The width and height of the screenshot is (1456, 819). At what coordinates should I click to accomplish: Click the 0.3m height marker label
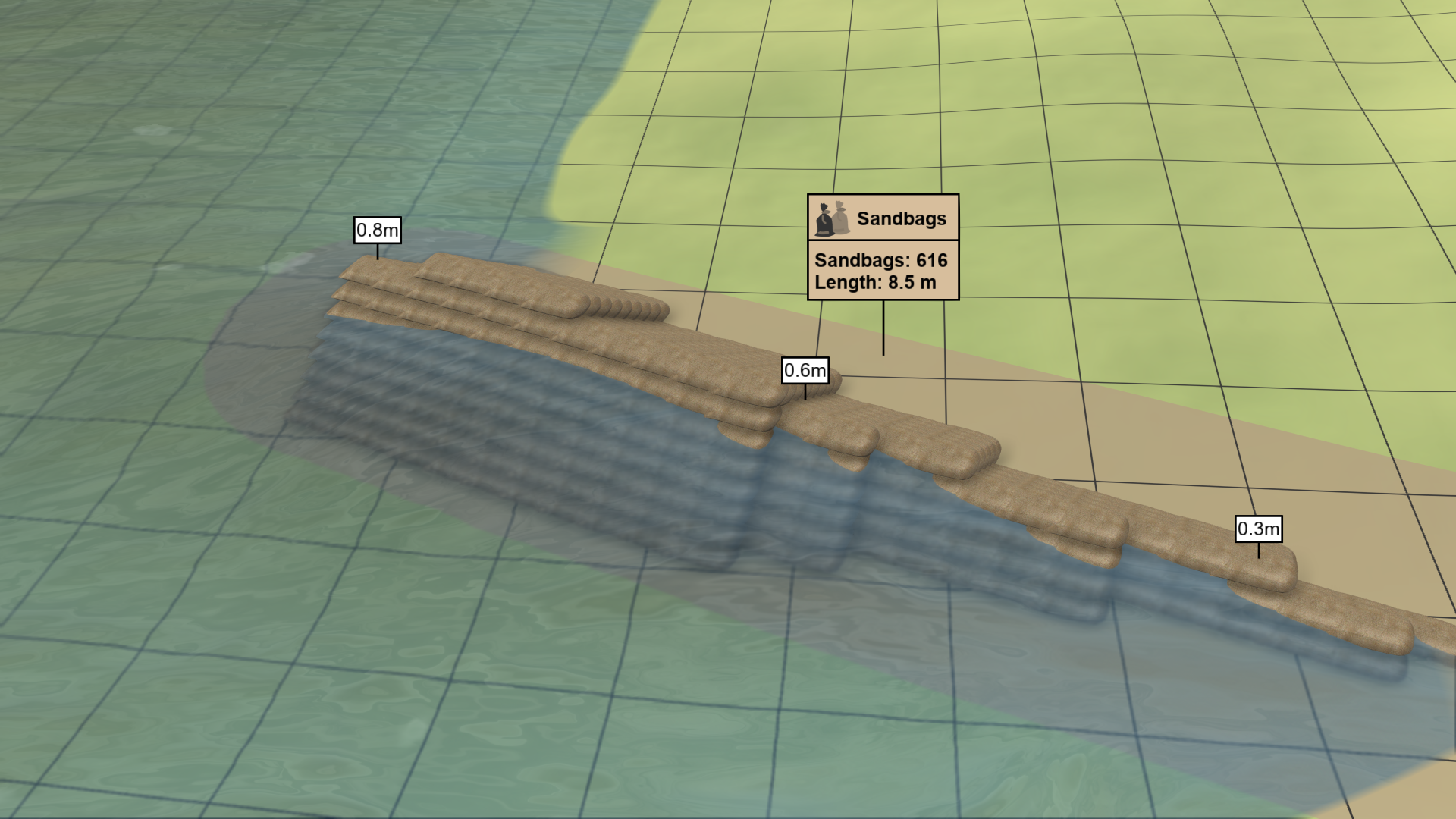1257,530
